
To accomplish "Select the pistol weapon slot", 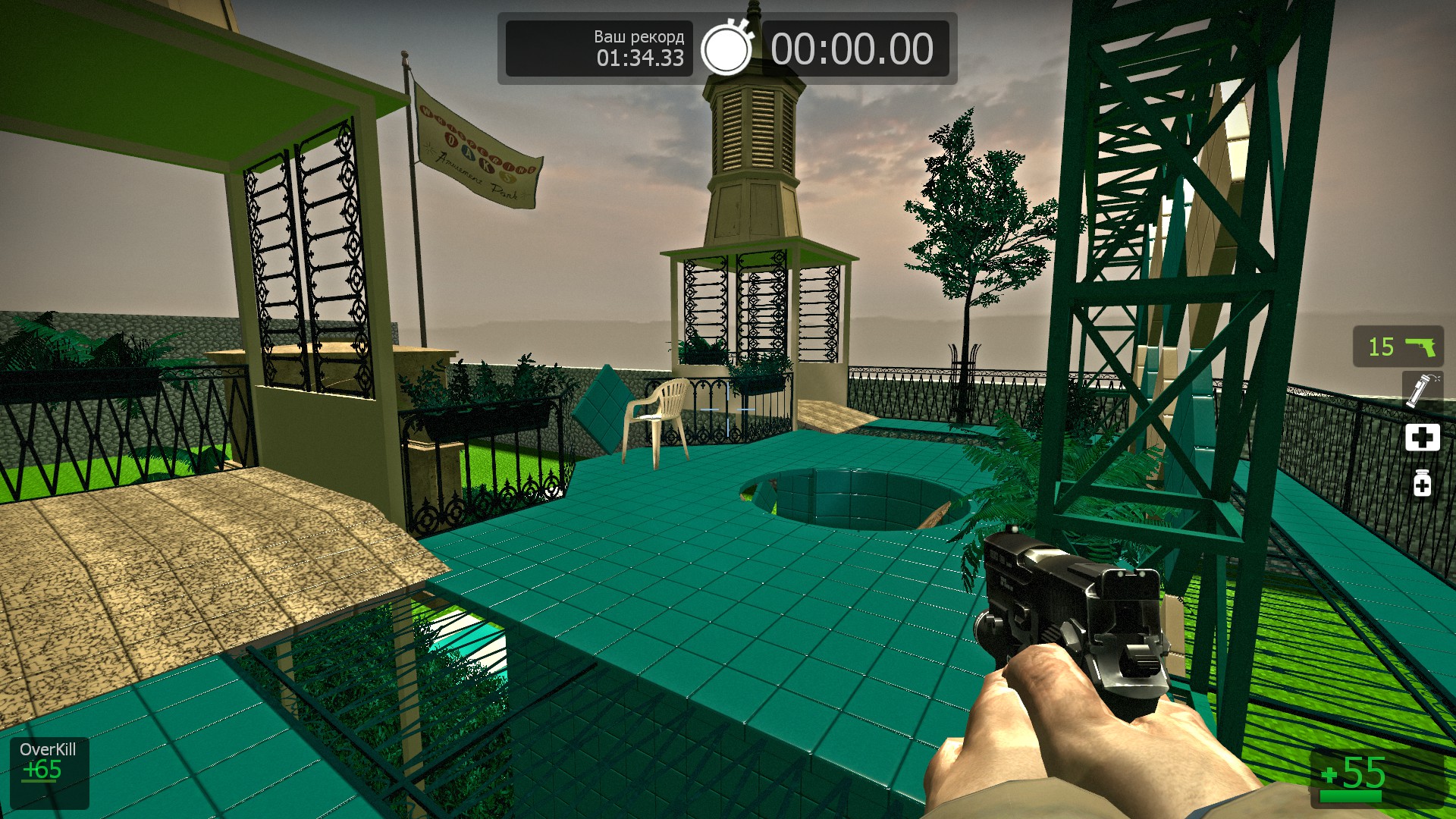I will click(1398, 347).
